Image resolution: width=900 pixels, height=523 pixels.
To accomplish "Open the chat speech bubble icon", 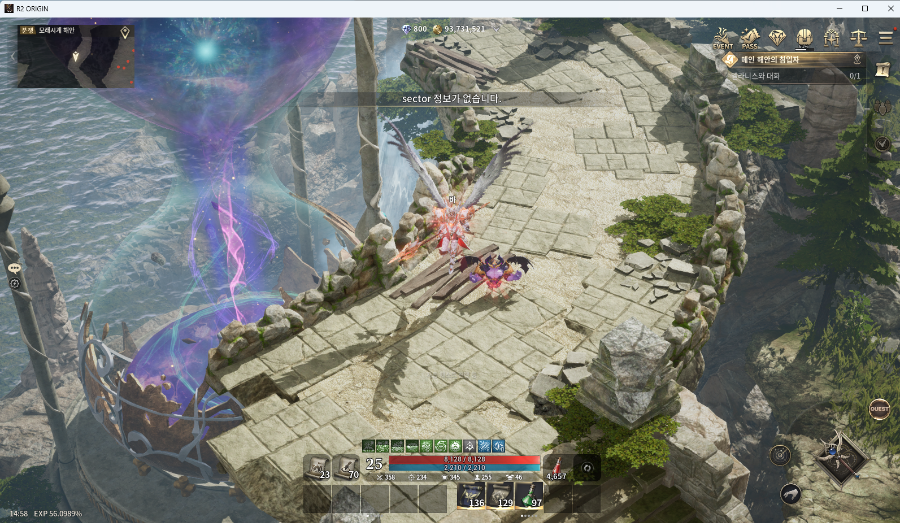I will 15,268.
